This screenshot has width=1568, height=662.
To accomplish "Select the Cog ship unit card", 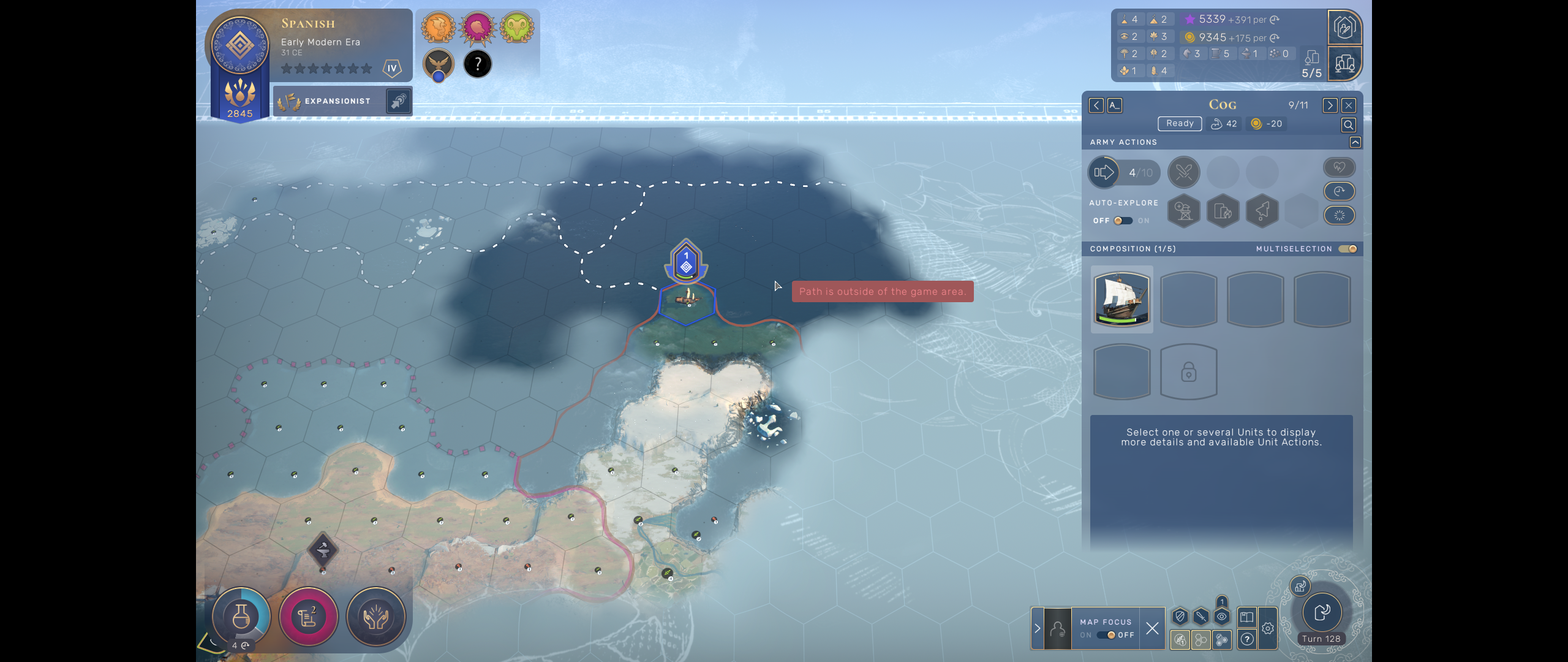I will click(1121, 299).
